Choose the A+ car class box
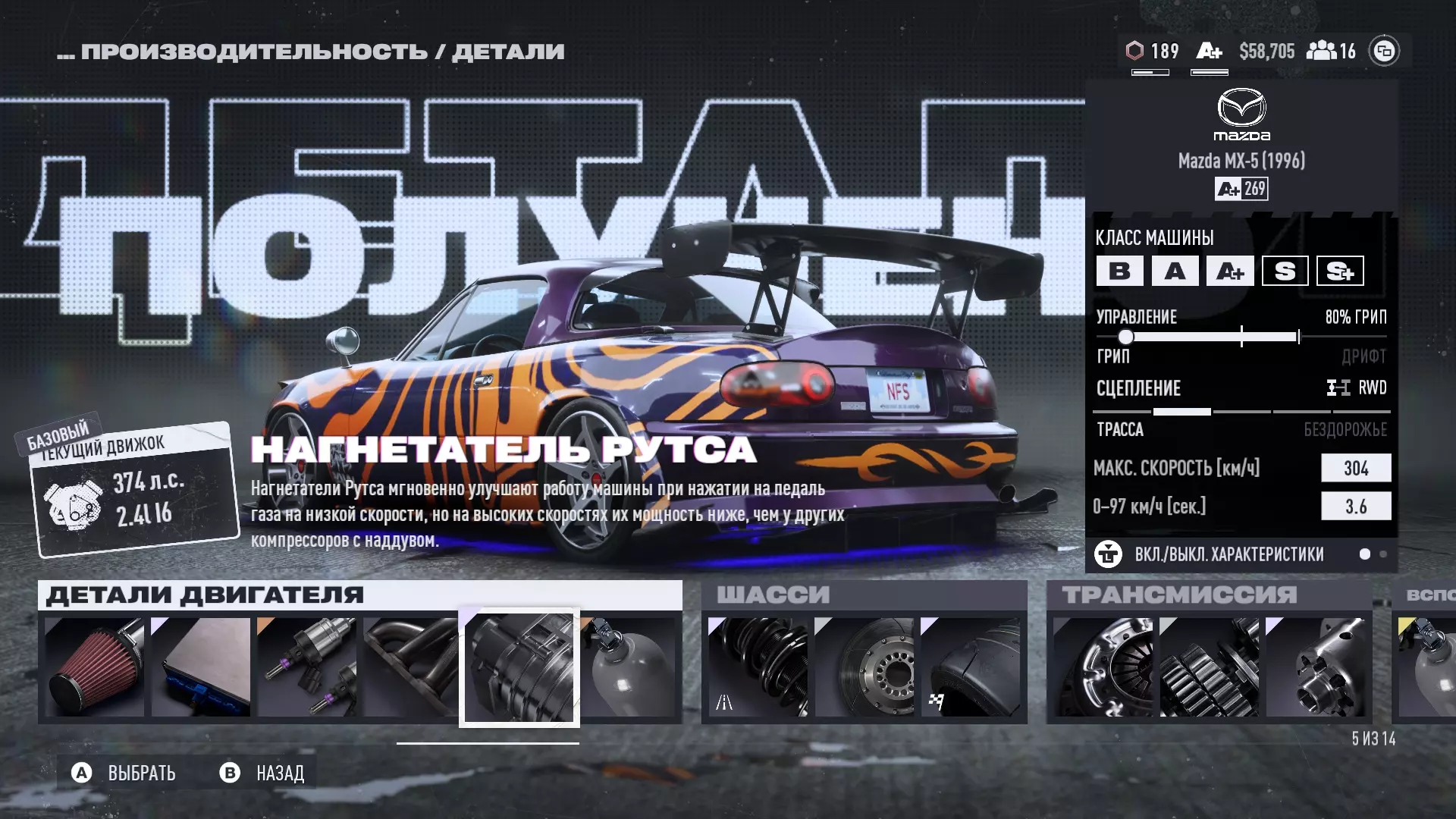This screenshot has width=1456, height=819. click(1230, 271)
